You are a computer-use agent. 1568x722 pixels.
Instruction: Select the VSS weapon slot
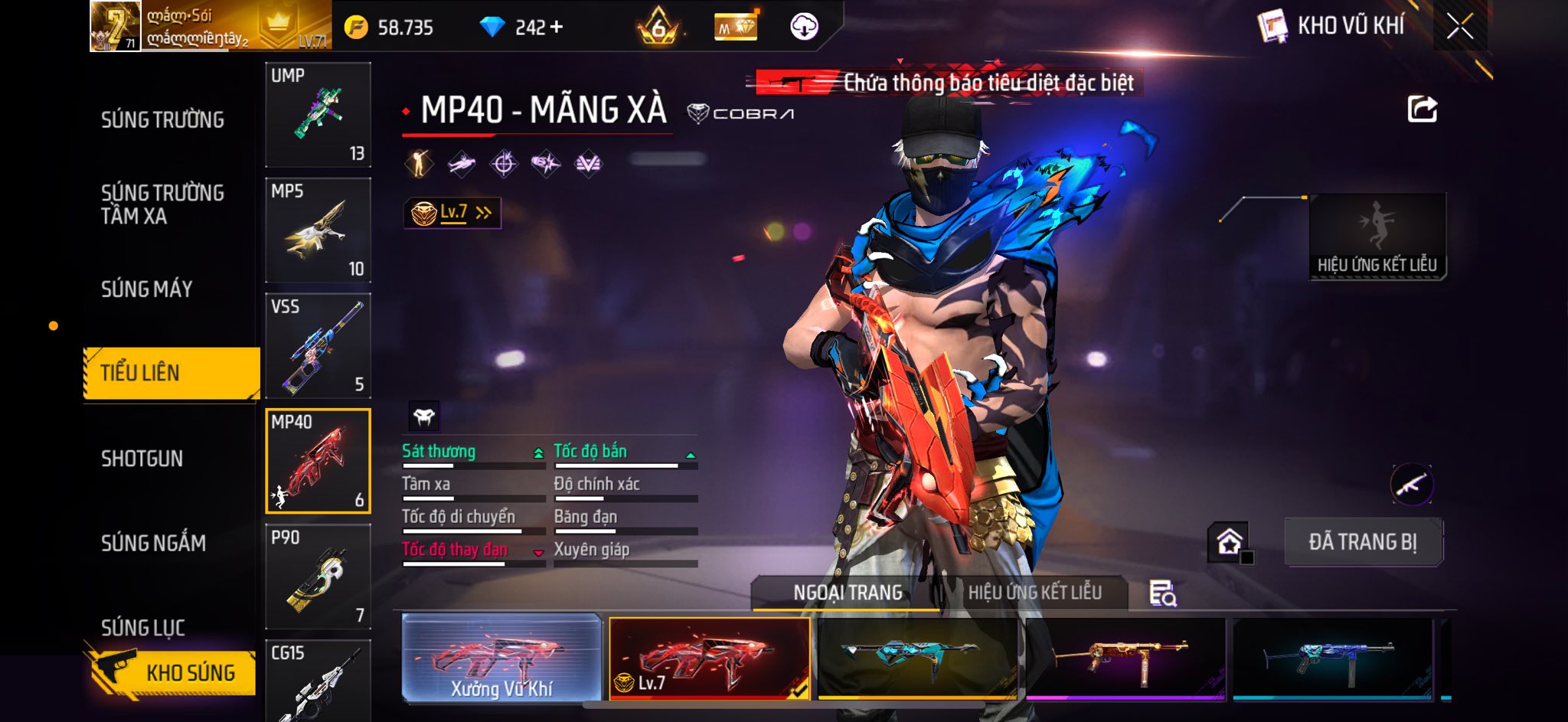(x=318, y=345)
